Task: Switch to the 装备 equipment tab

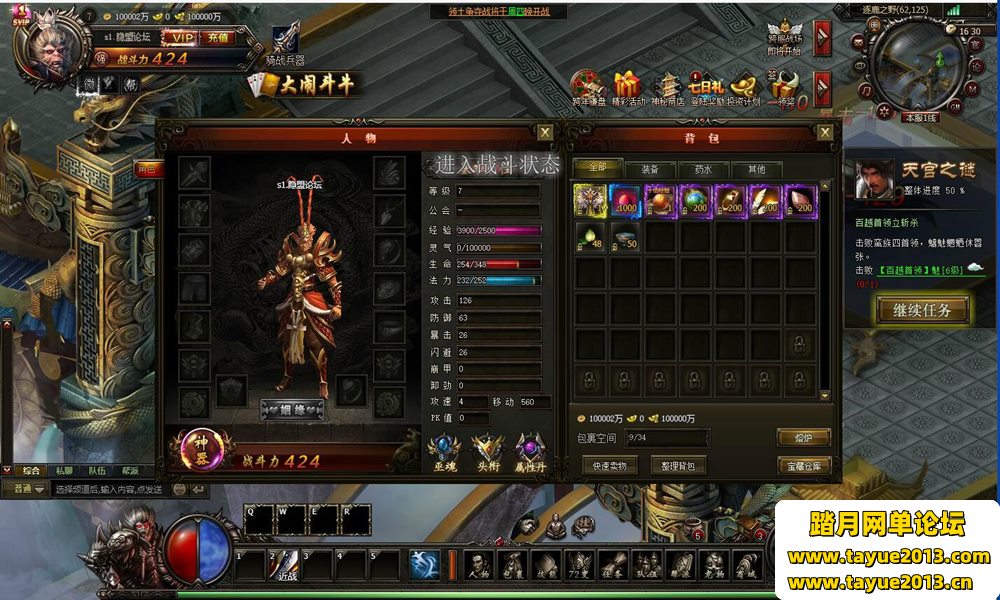Action: click(649, 169)
